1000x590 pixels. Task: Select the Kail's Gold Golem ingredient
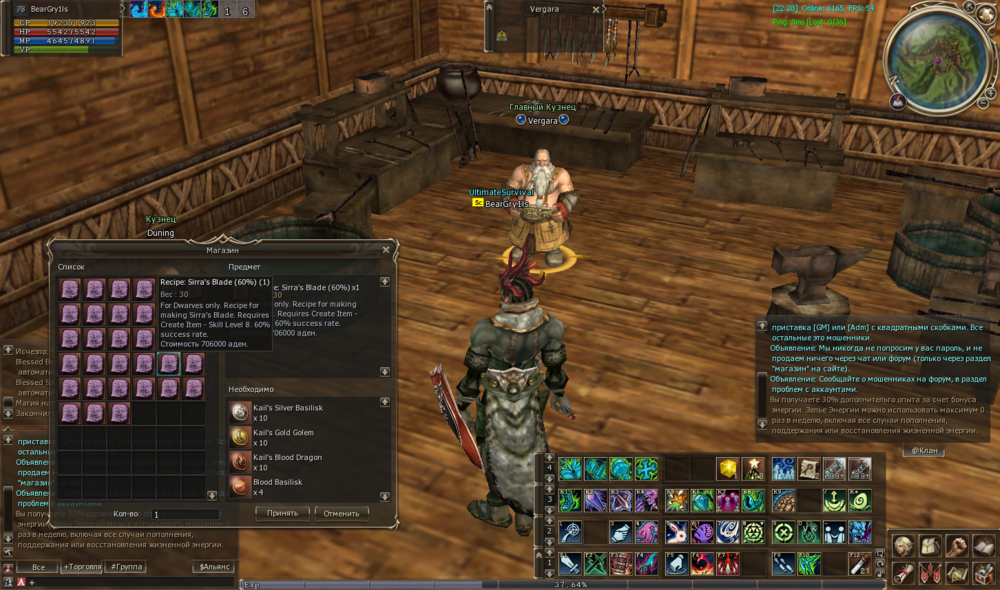point(241,436)
